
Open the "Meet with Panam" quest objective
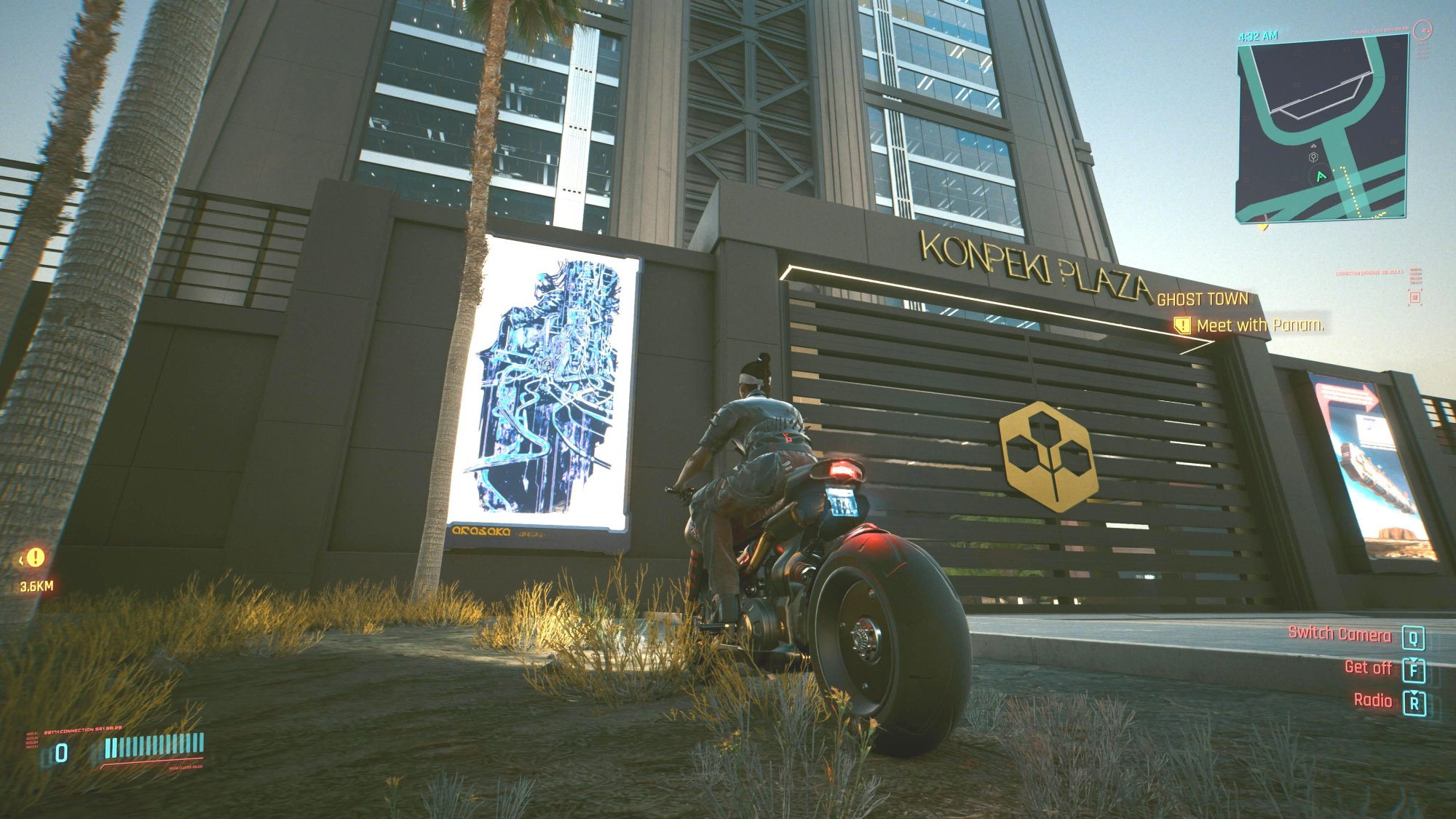point(1259,325)
